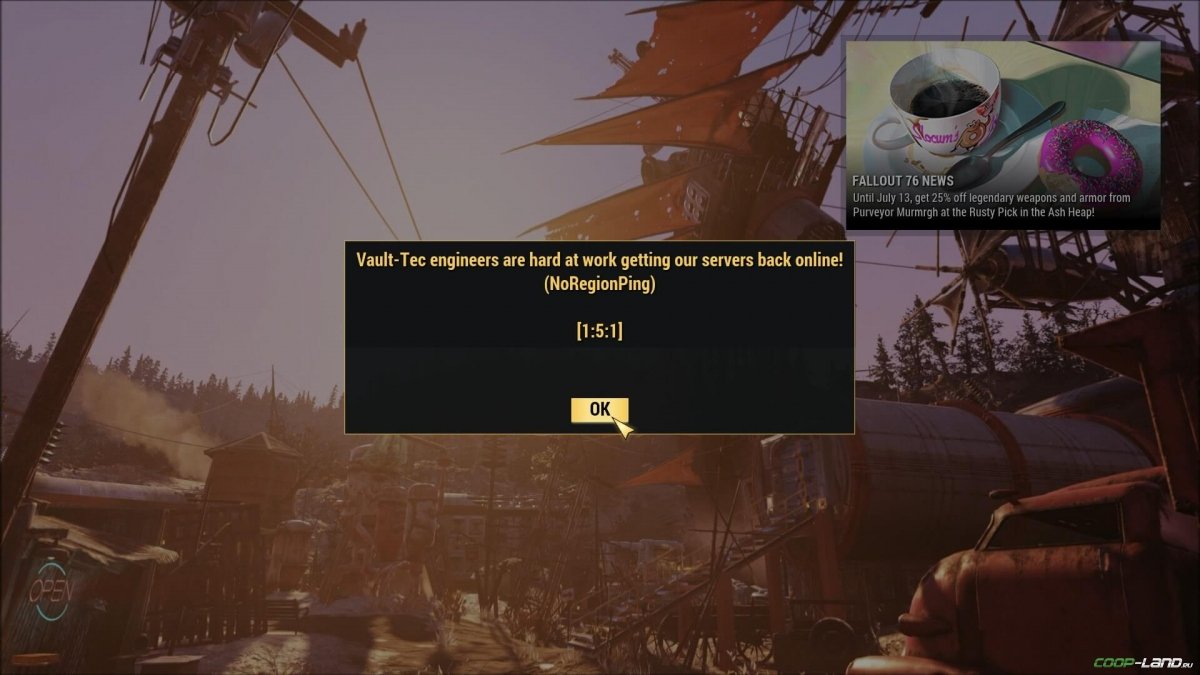The image size is (1200, 675).
Task: Open the Fallout 76 News panel
Action: pyautogui.click(x=1002, y=135)
